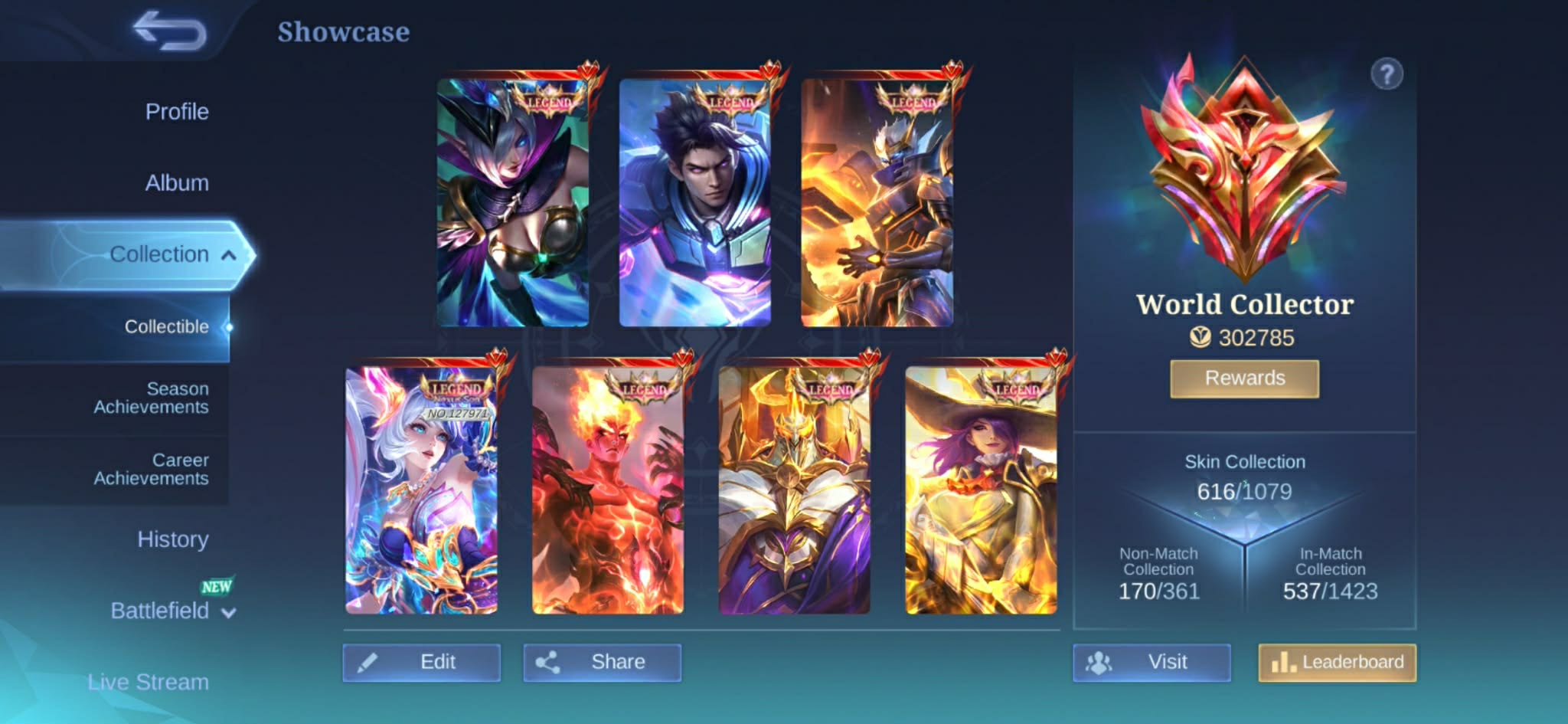View Career Achievements

151,470
